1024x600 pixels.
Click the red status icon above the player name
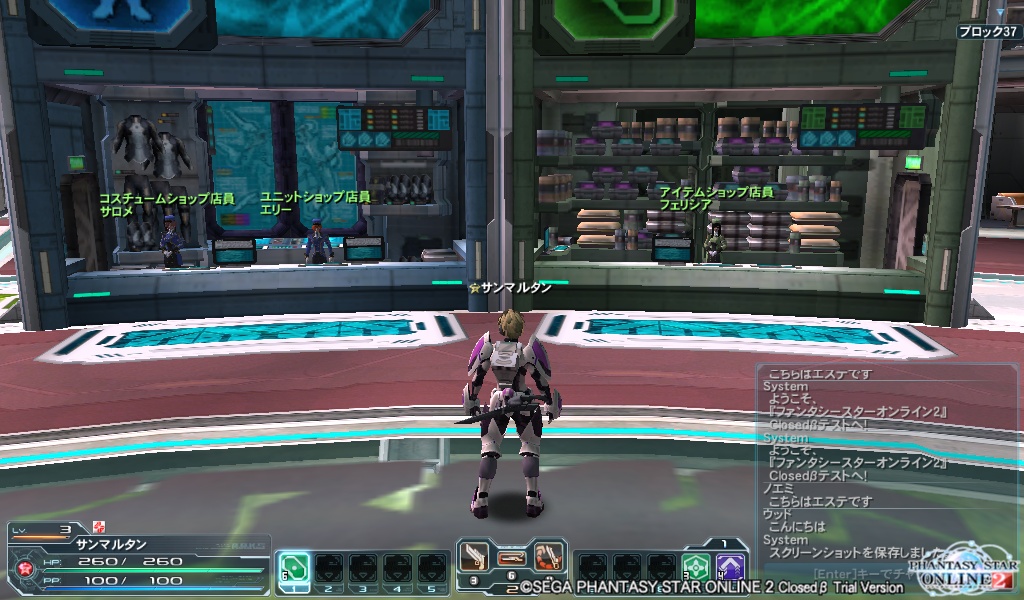click(x=98, y=526)
